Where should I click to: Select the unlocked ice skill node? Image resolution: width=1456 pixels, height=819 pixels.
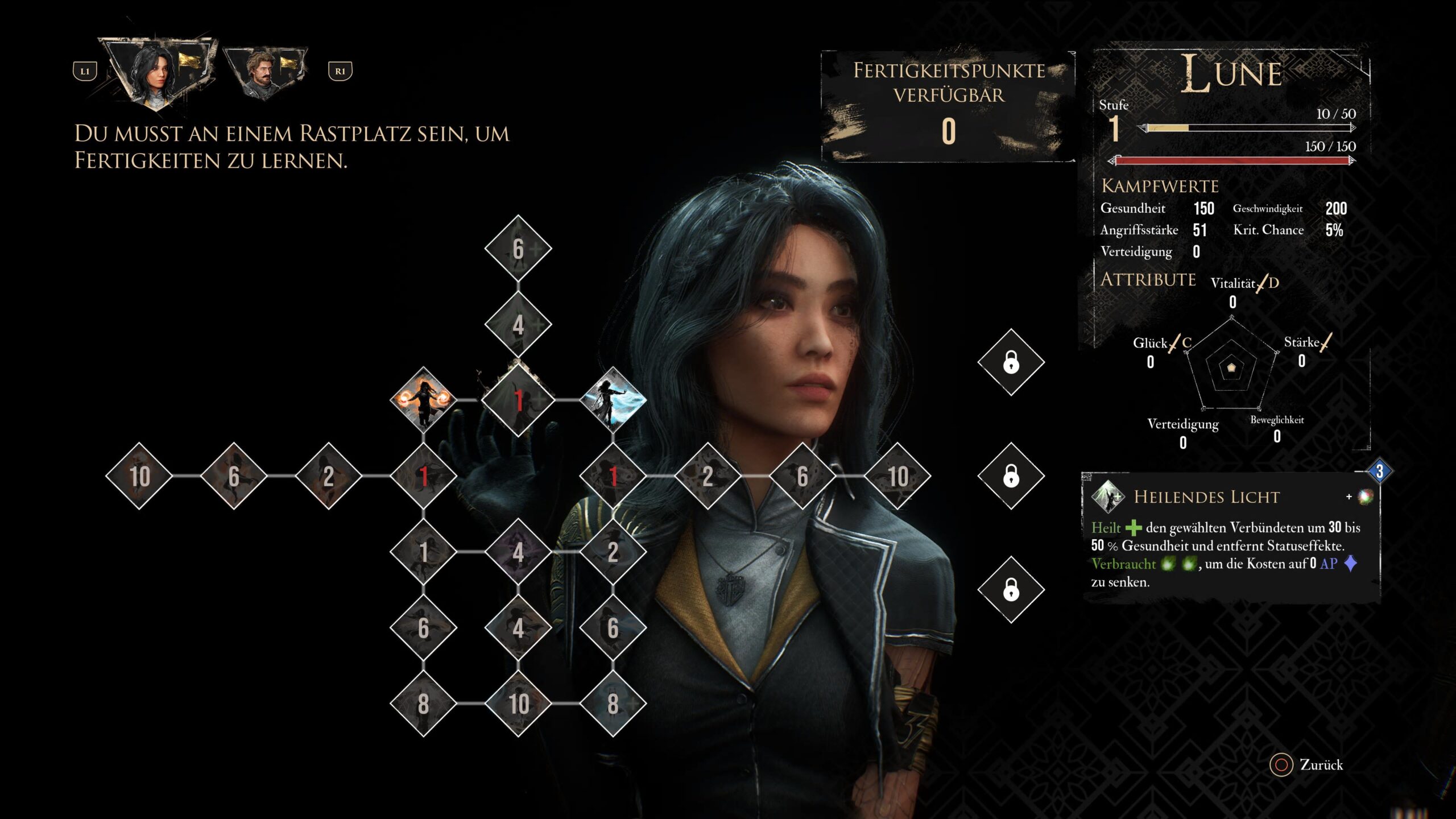click(x=613, y=400)
